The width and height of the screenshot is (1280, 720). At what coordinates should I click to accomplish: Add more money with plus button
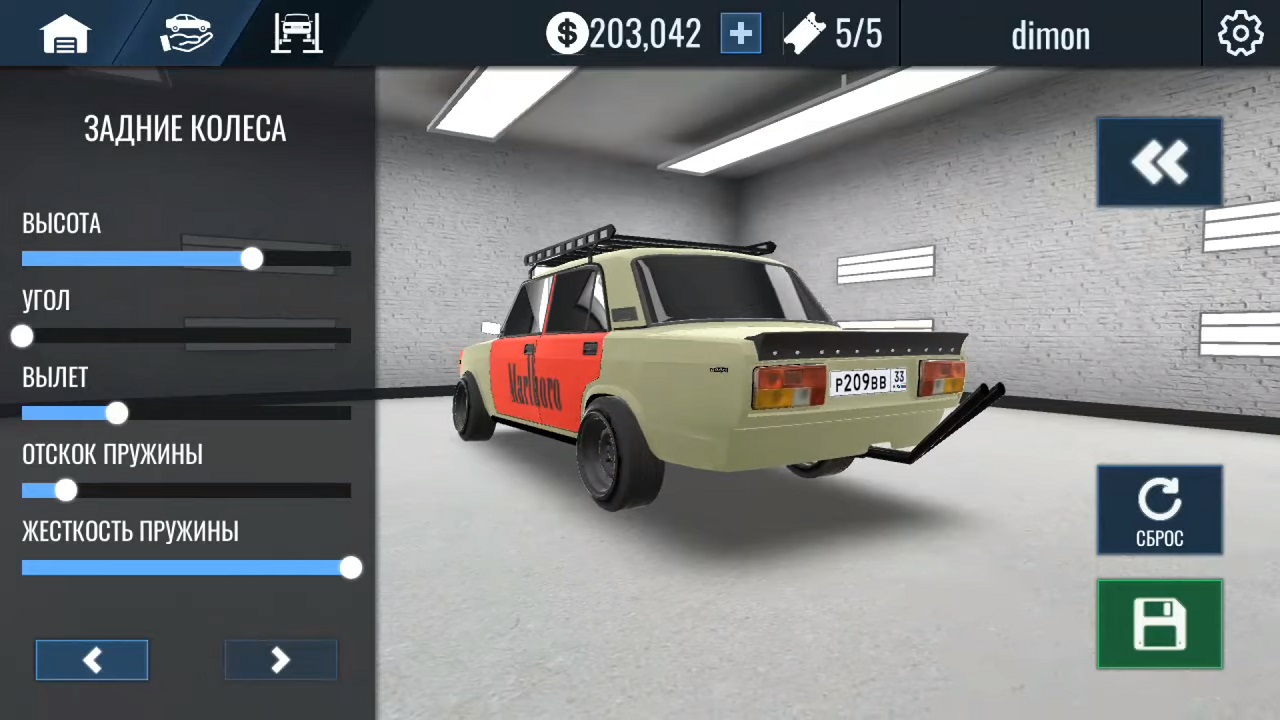coord(741,35)
